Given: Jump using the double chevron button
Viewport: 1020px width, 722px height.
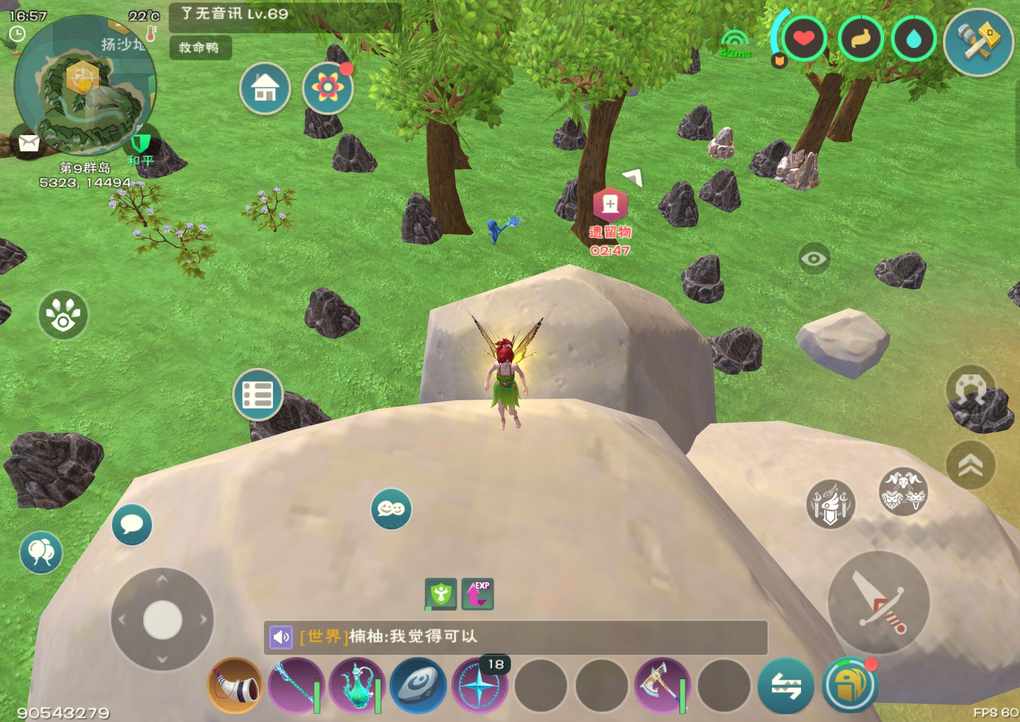Looking at the screenshot, I should pyautogui.click(x=970, y=465).
